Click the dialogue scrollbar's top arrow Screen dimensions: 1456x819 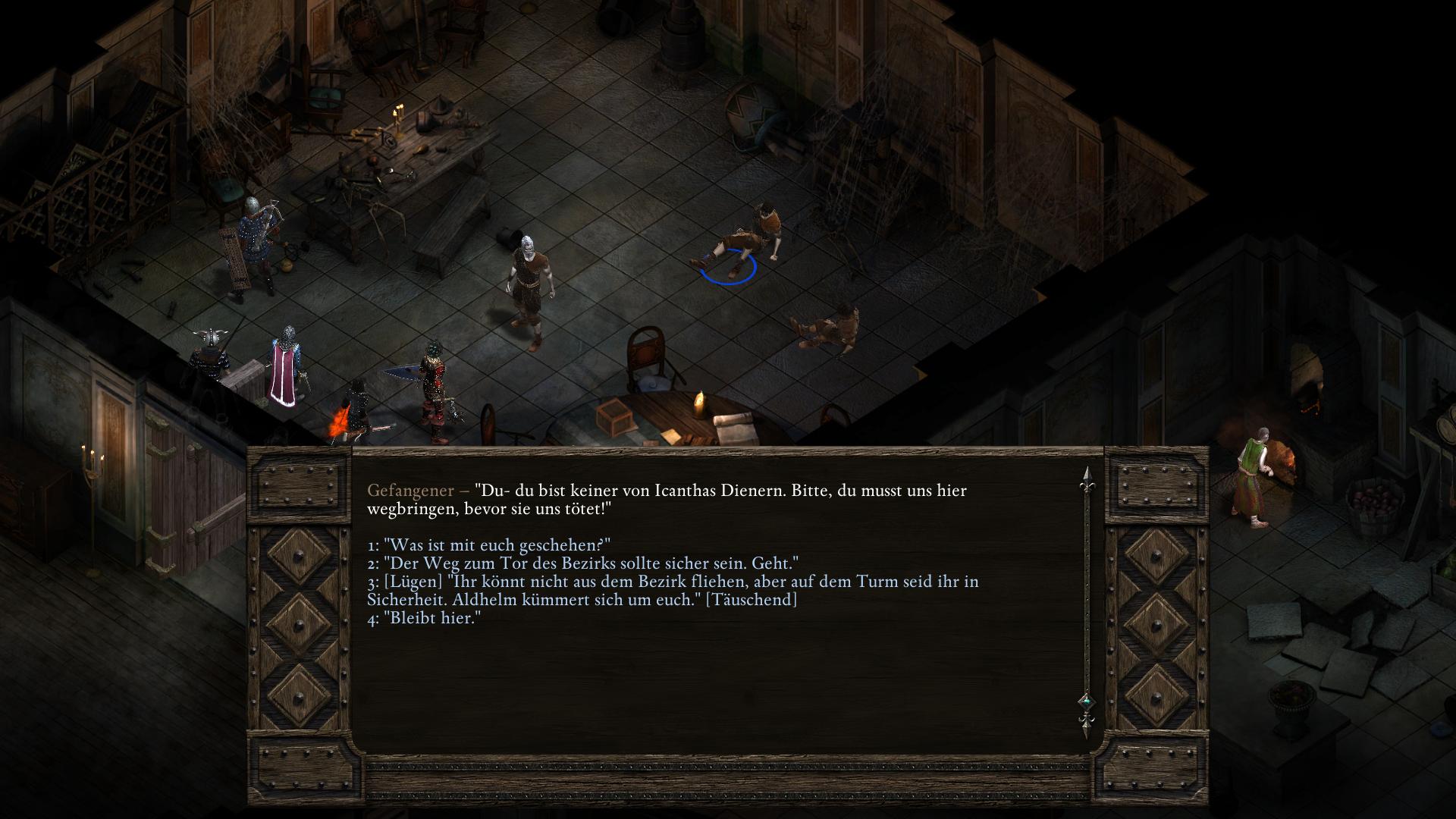coord(1085,476)
